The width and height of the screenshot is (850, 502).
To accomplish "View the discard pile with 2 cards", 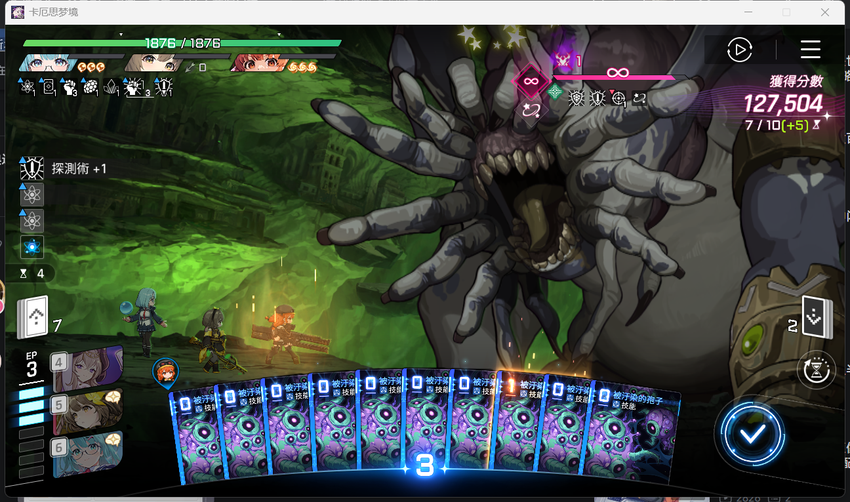I will (x=813, y=319).
